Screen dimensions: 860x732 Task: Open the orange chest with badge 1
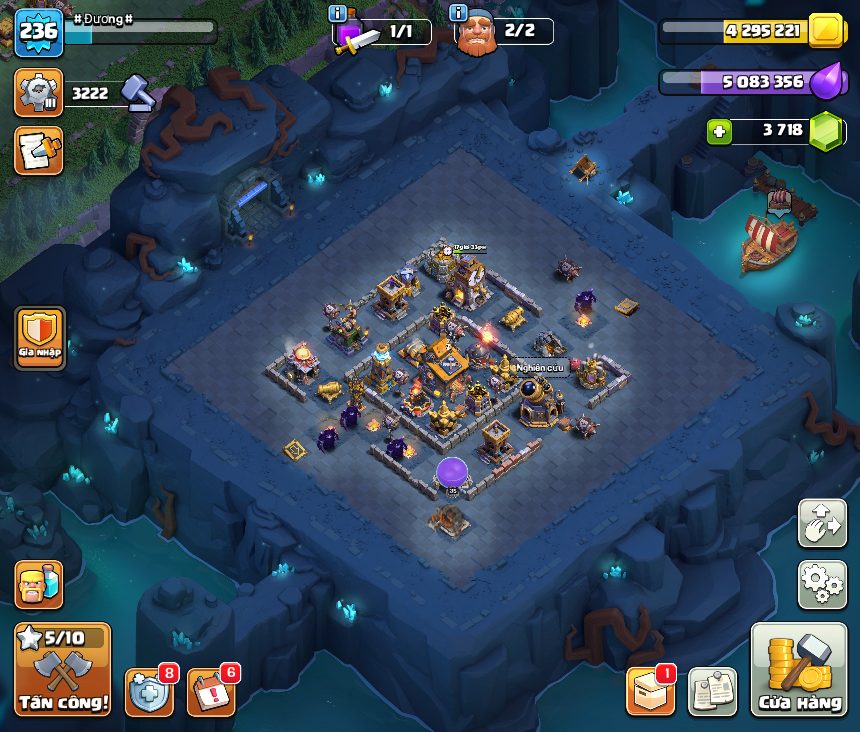pos(650,691)
